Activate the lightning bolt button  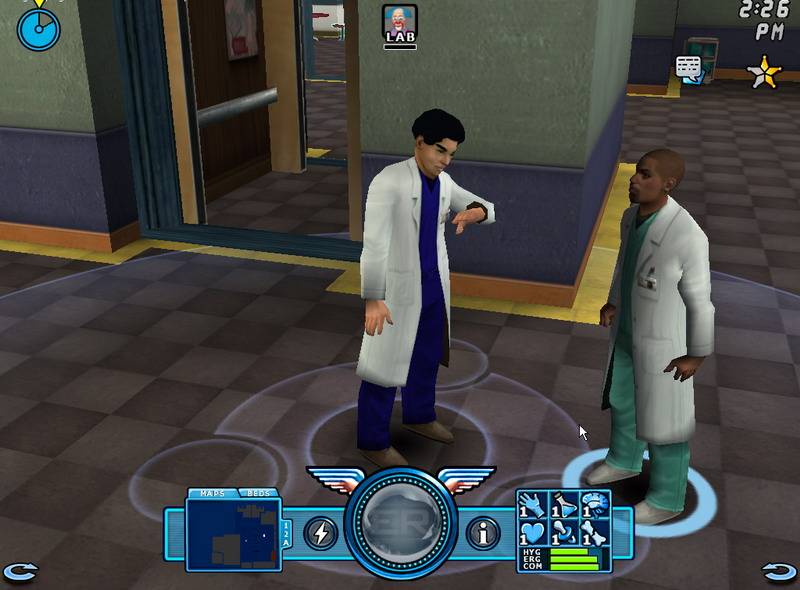coord(320,533)
